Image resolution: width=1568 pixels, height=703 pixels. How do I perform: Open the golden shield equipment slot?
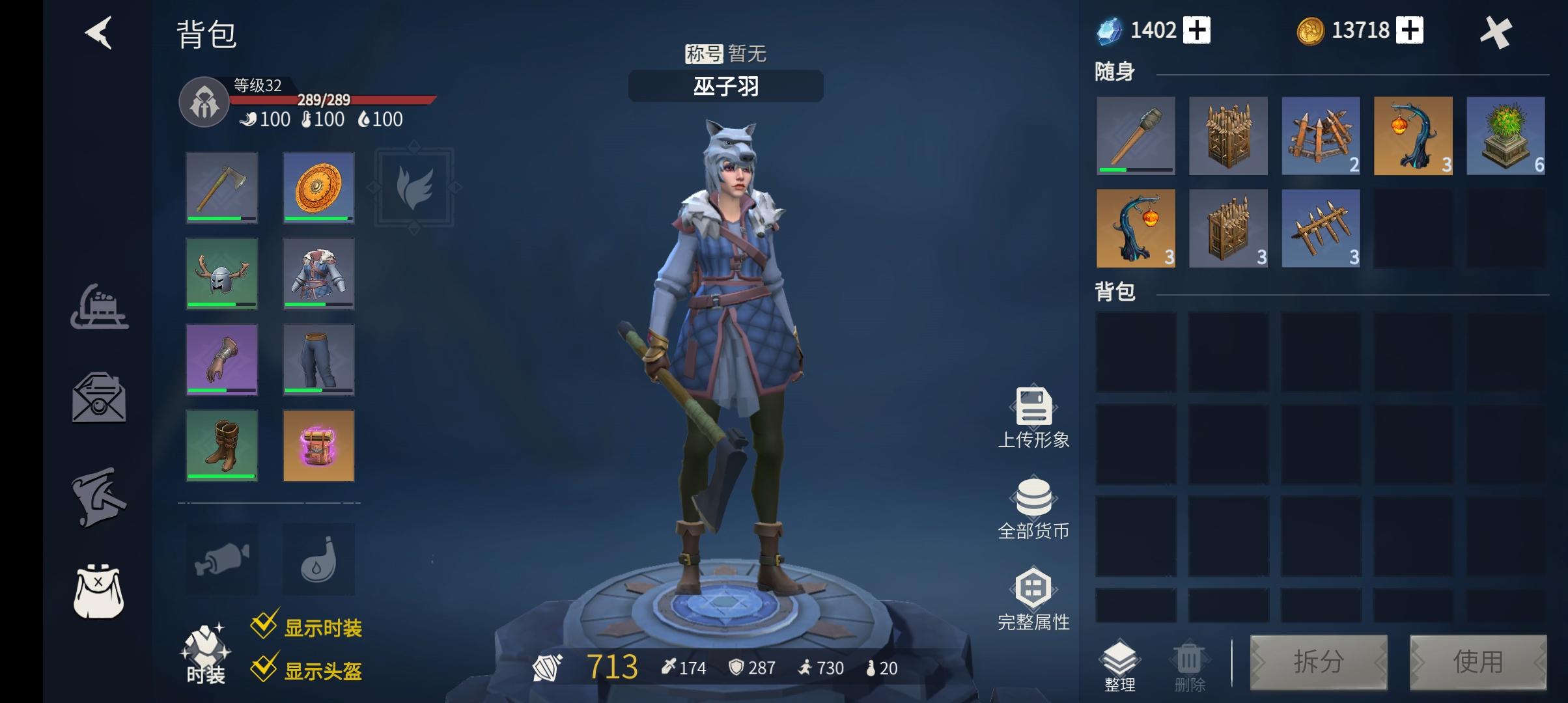coord(318,187)
